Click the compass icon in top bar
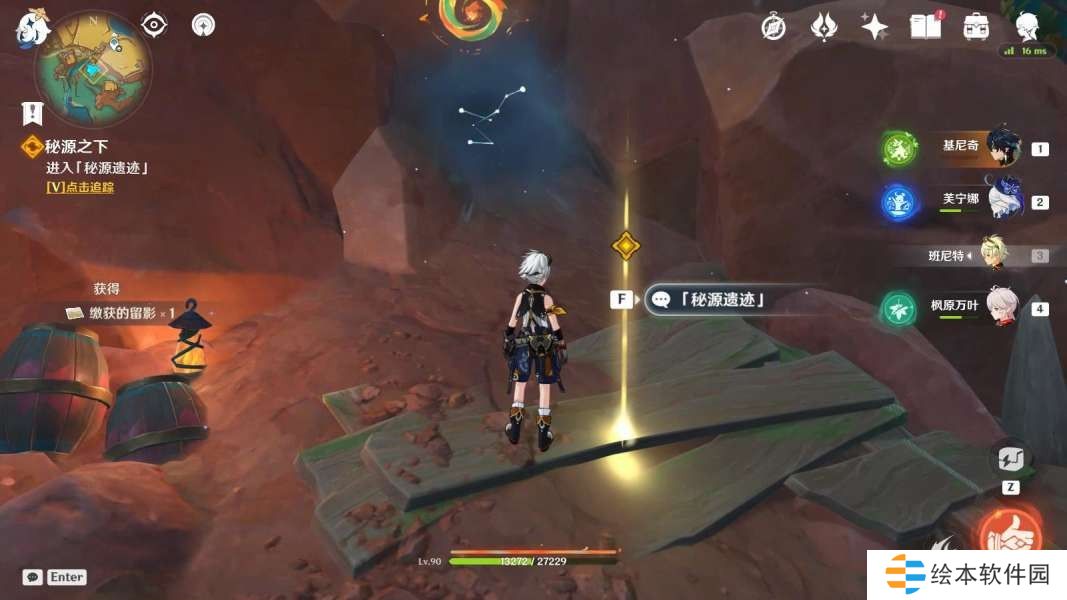This screenshot has width=1067, height=600. (x=773, y=27)
